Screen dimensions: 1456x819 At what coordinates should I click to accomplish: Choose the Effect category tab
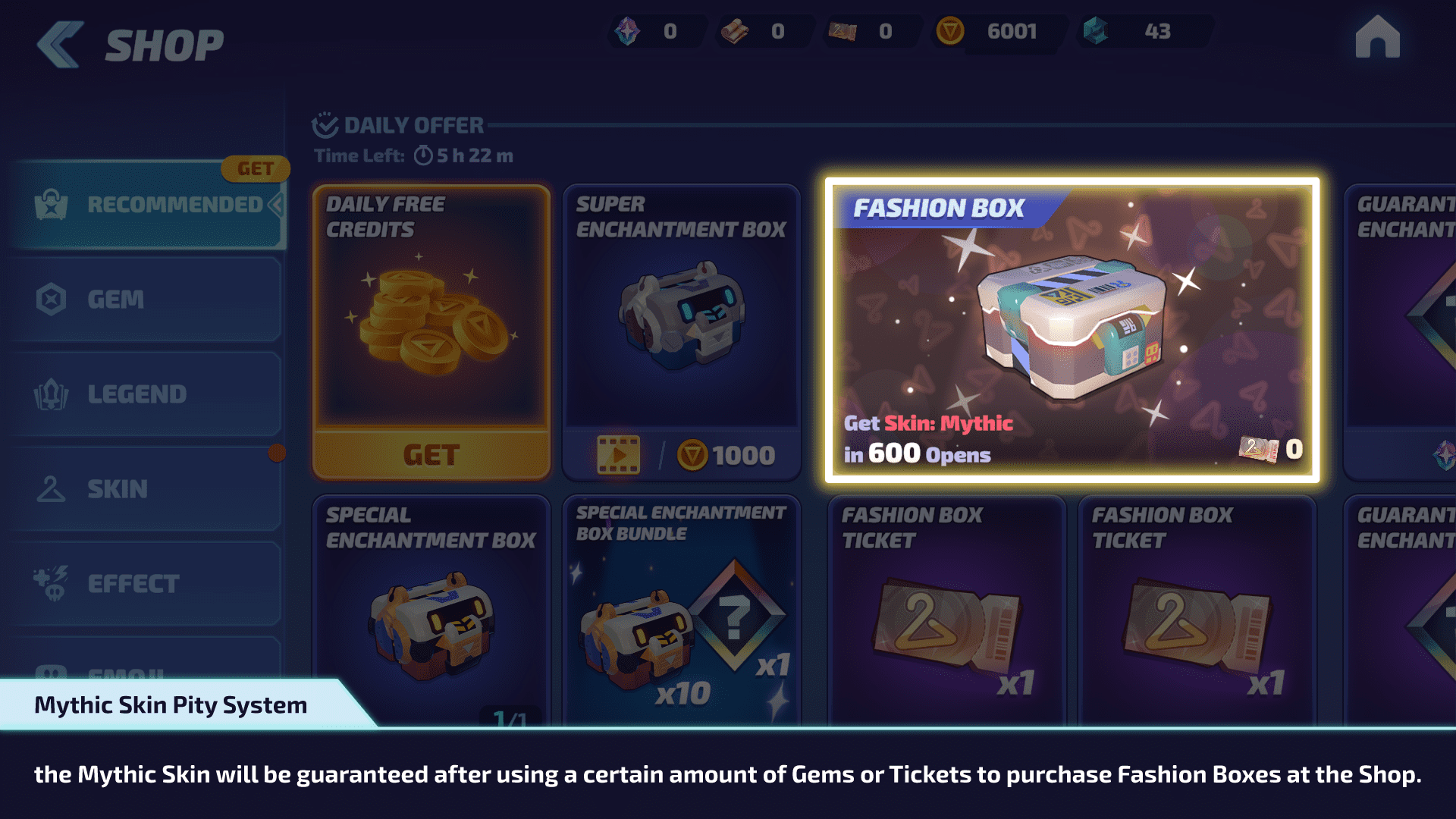[144, 584]
